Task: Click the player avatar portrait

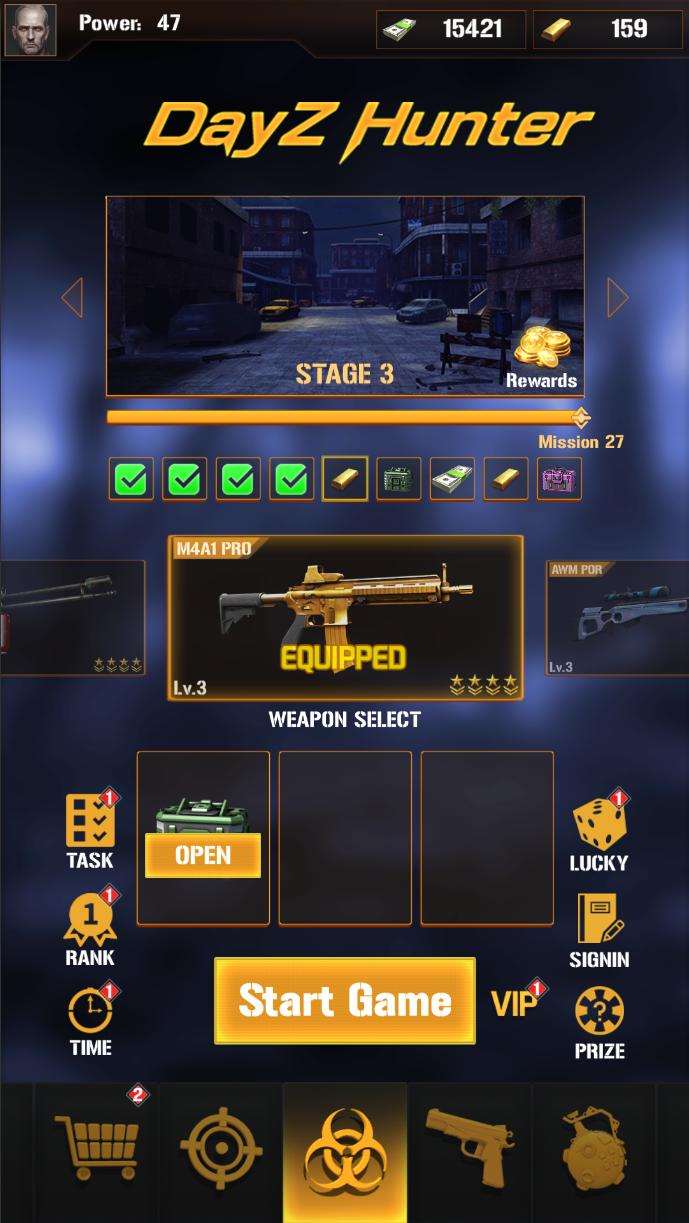Action: pyautogui.click(x=30, y=30)
